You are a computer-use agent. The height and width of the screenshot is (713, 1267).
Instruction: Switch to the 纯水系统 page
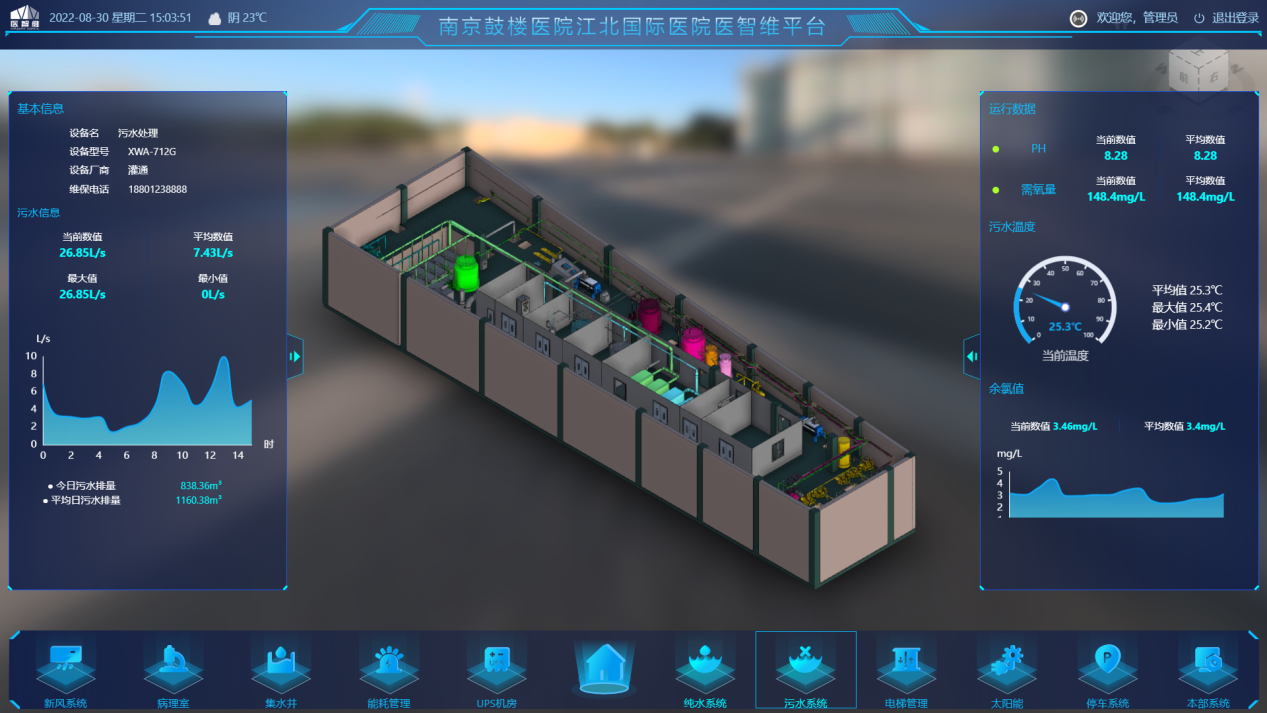pyautogui.click(x=705, y=667)
